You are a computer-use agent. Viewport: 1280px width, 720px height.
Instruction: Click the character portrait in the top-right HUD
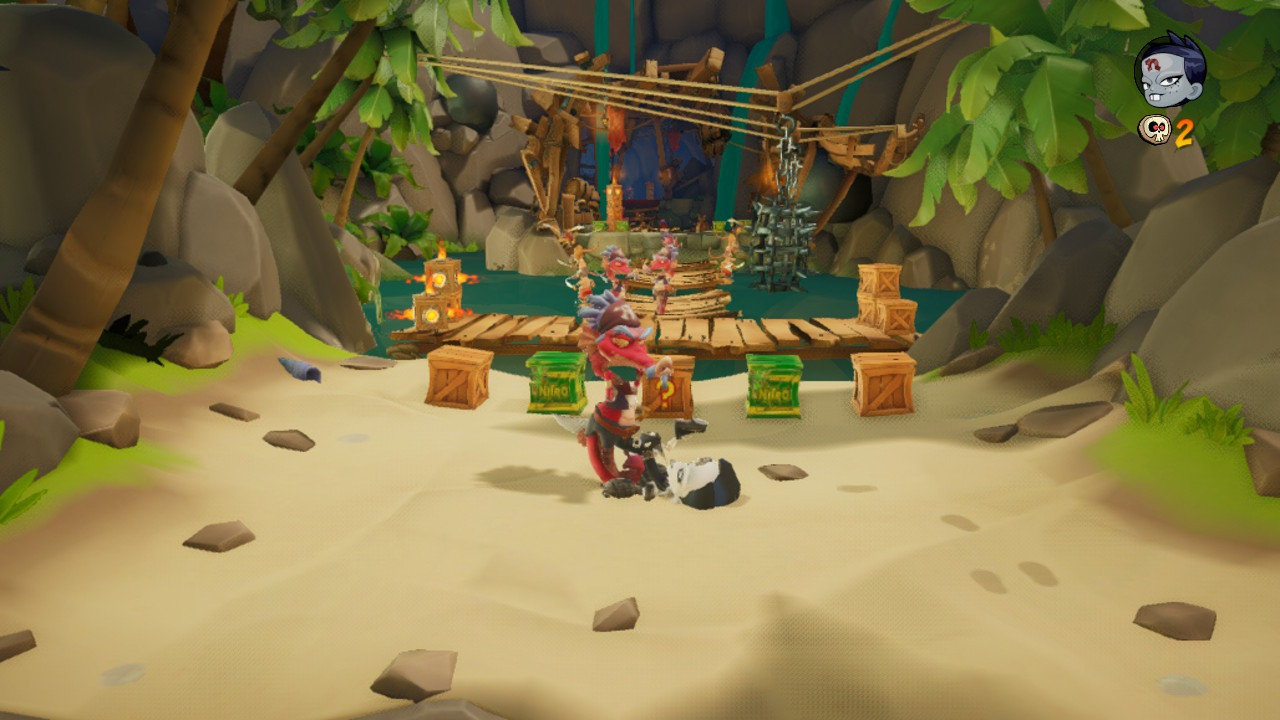[1167, 70]
